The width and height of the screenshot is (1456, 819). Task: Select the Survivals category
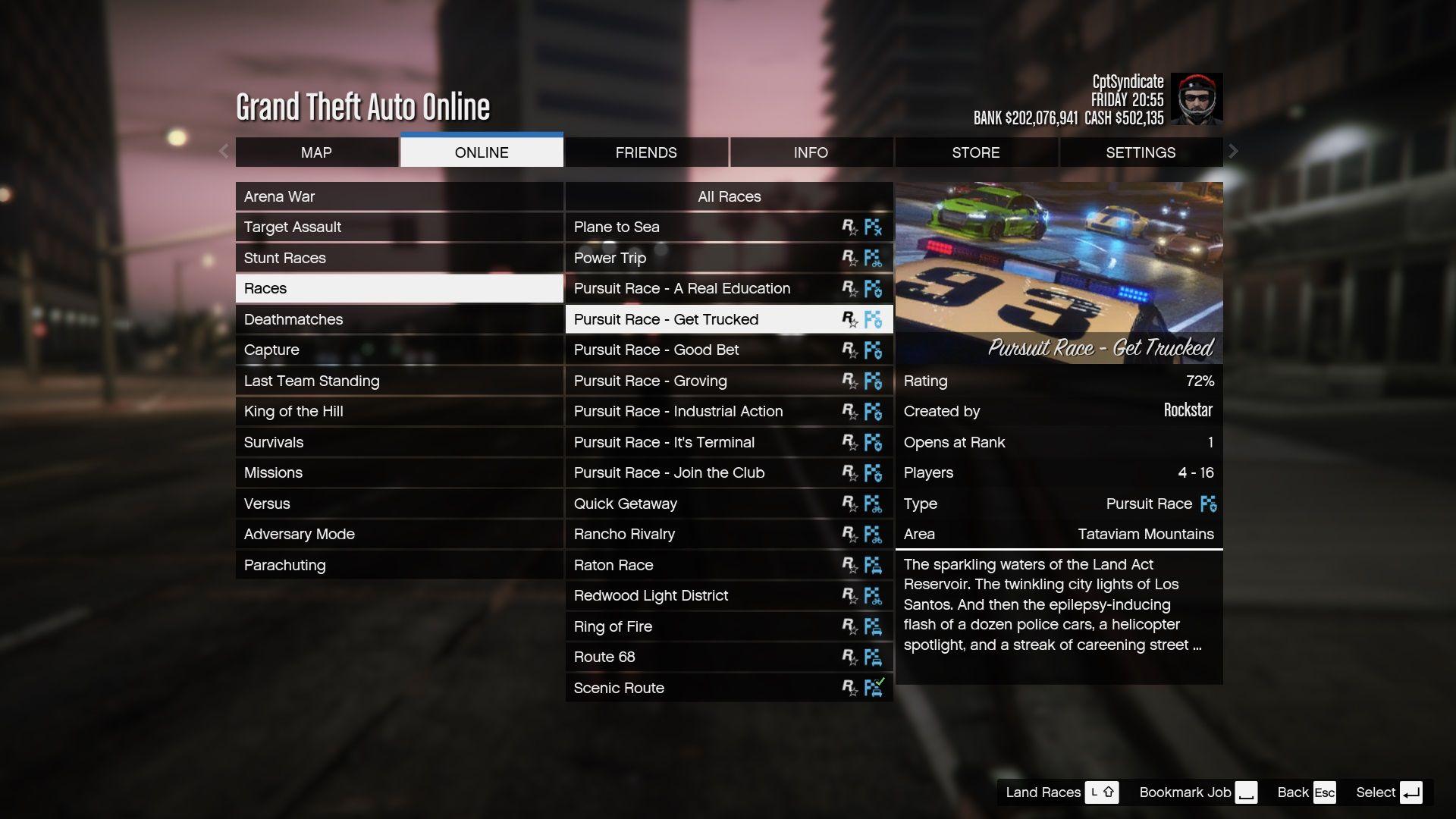(x=399, y=442)
